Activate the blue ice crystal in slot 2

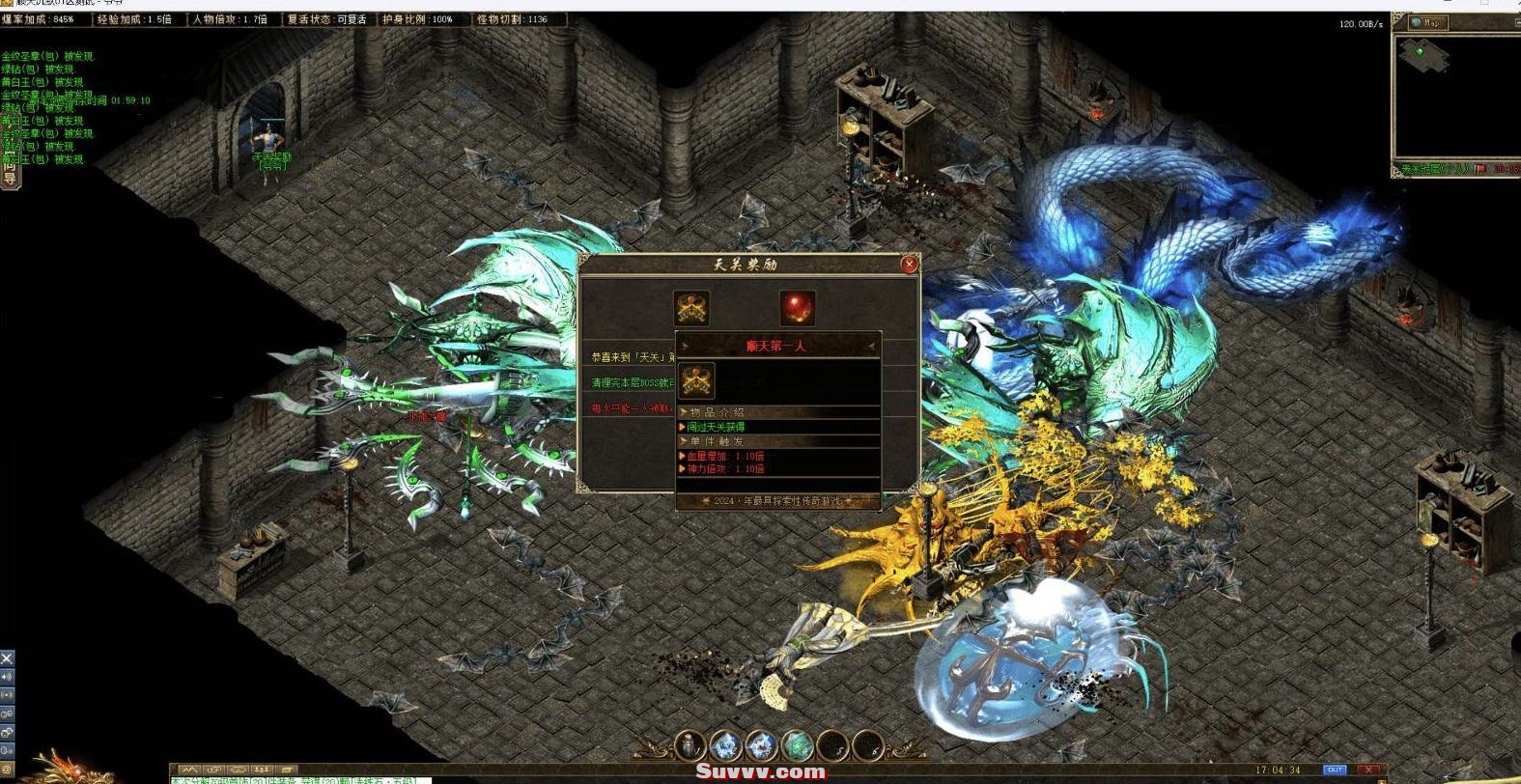click(725, 744)
